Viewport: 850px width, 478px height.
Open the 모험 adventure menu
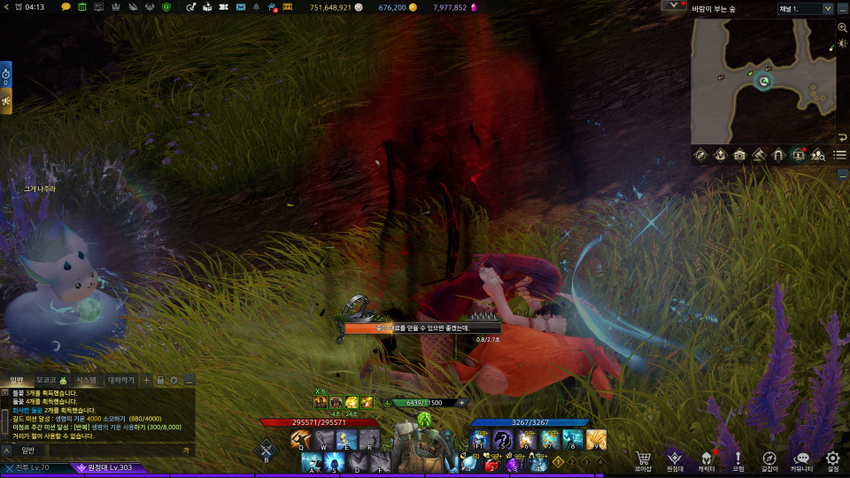pos(738,461)
